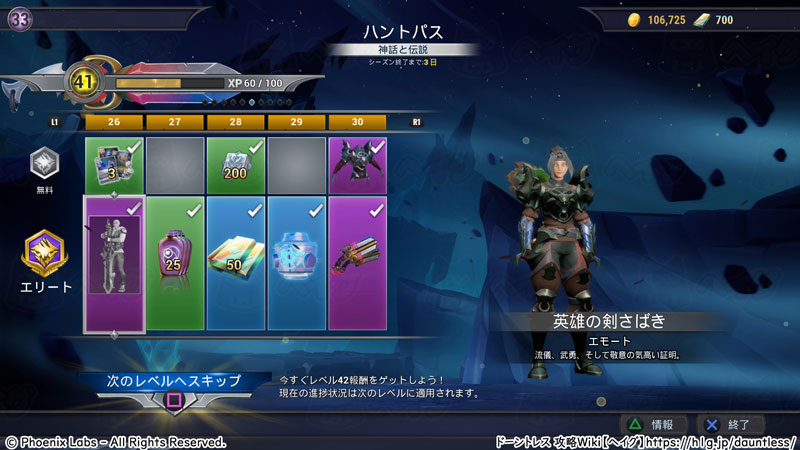The image size is (800, 450).
Task: Select the エリート elite track badge
Action: pyautogui.click(x=45, y=257)
